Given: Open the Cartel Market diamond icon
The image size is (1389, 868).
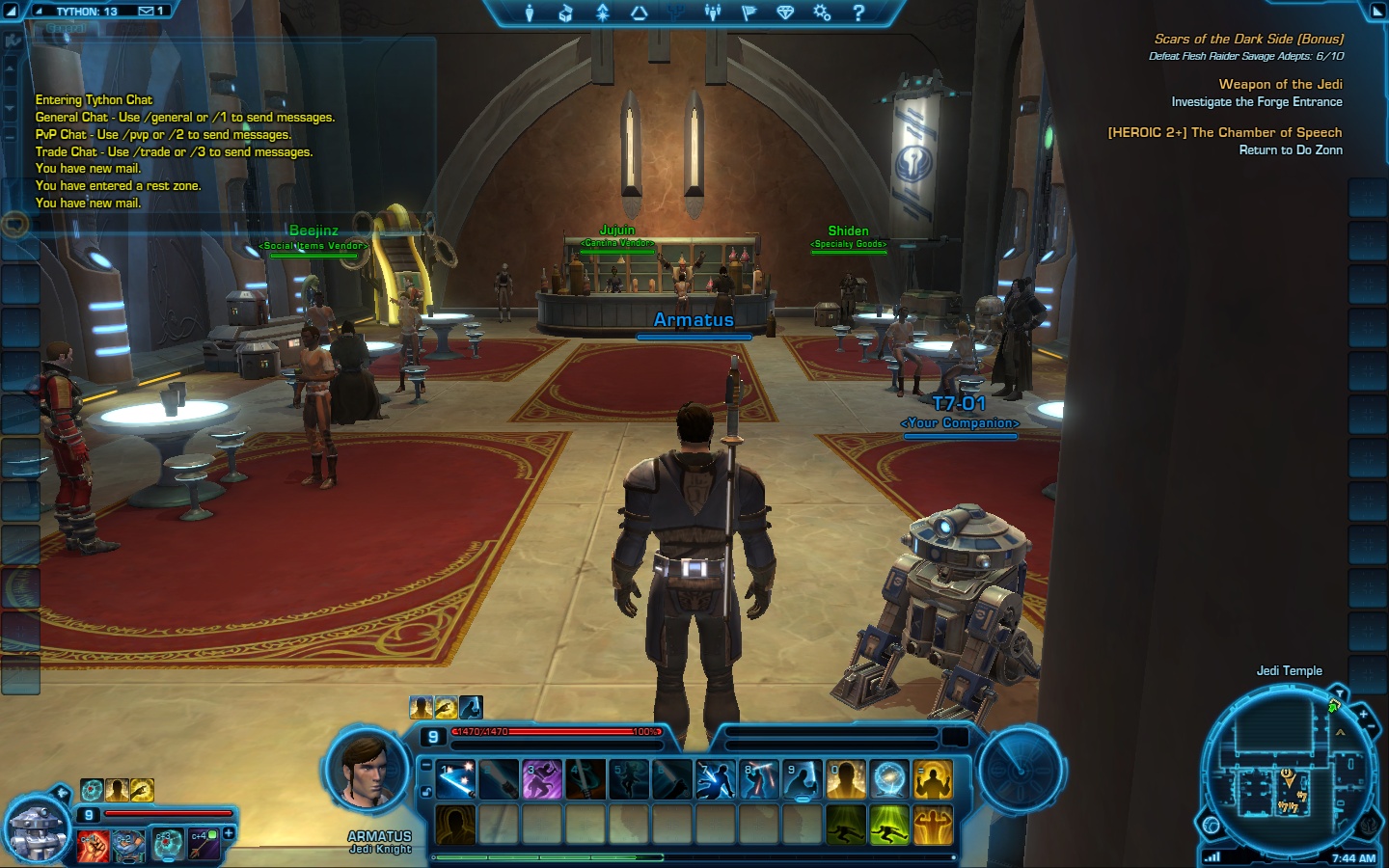Looking at the screenshot, I should click(x=784, y=14).
